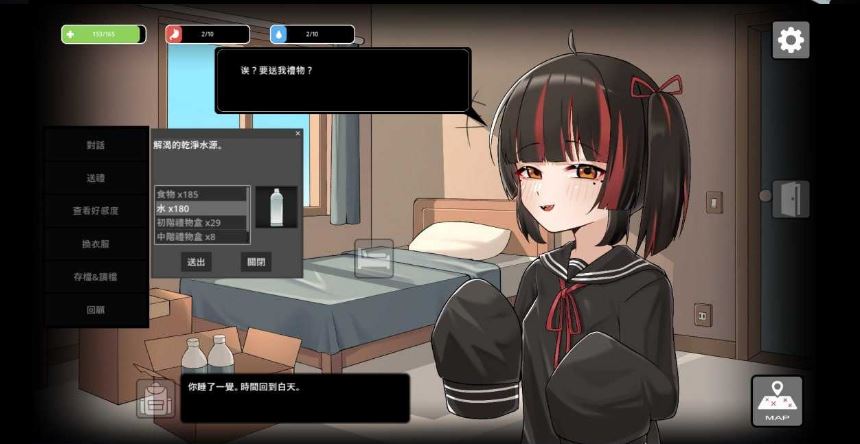Open the backpack inventory icon
The height and width of the screenshot is (444, 860).
[155, 399]
